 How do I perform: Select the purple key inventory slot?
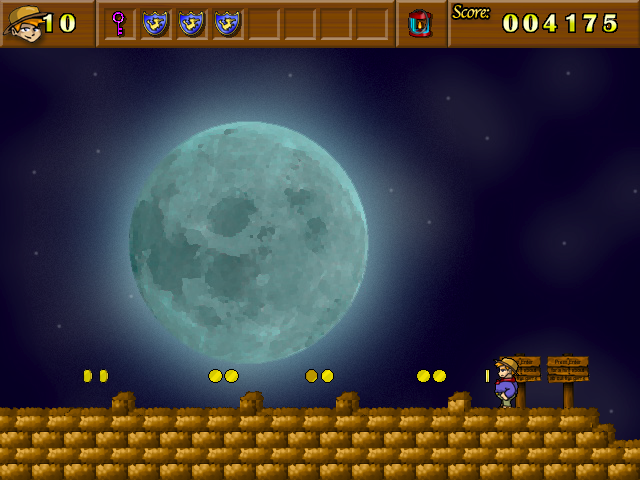pyautogui.click(x=119, y=23)
